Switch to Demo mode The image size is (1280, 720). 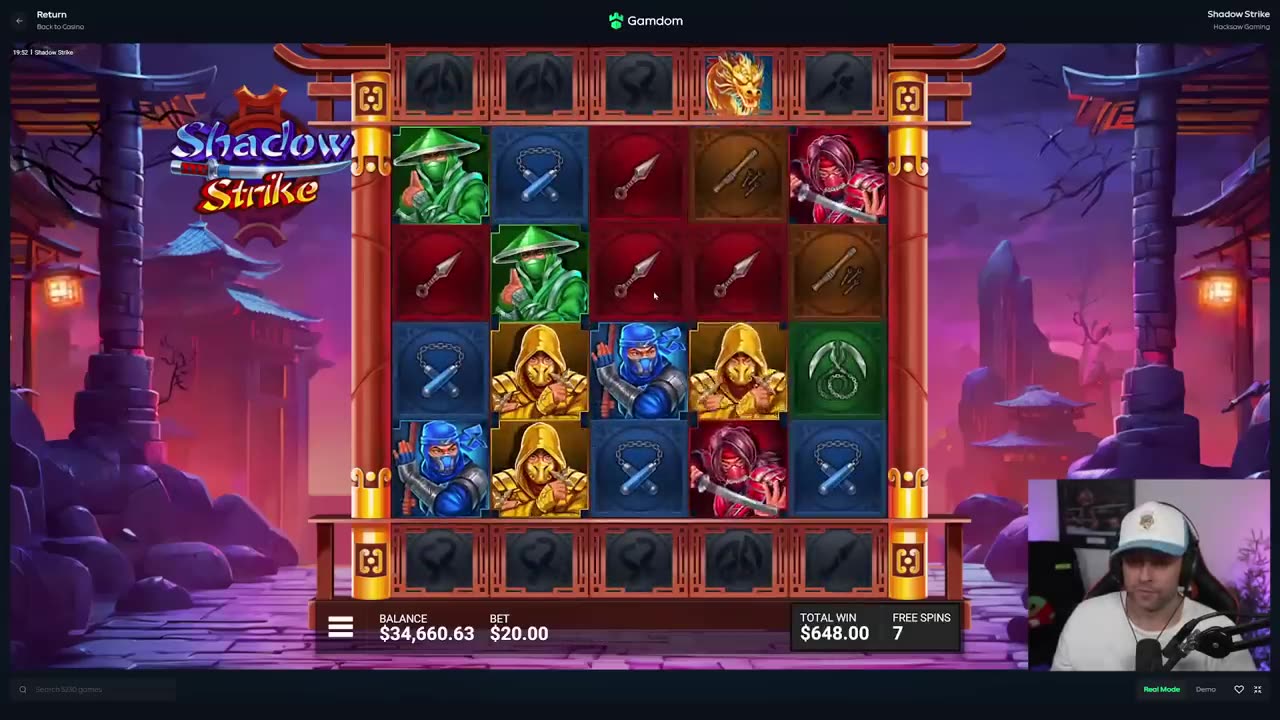1206,689
